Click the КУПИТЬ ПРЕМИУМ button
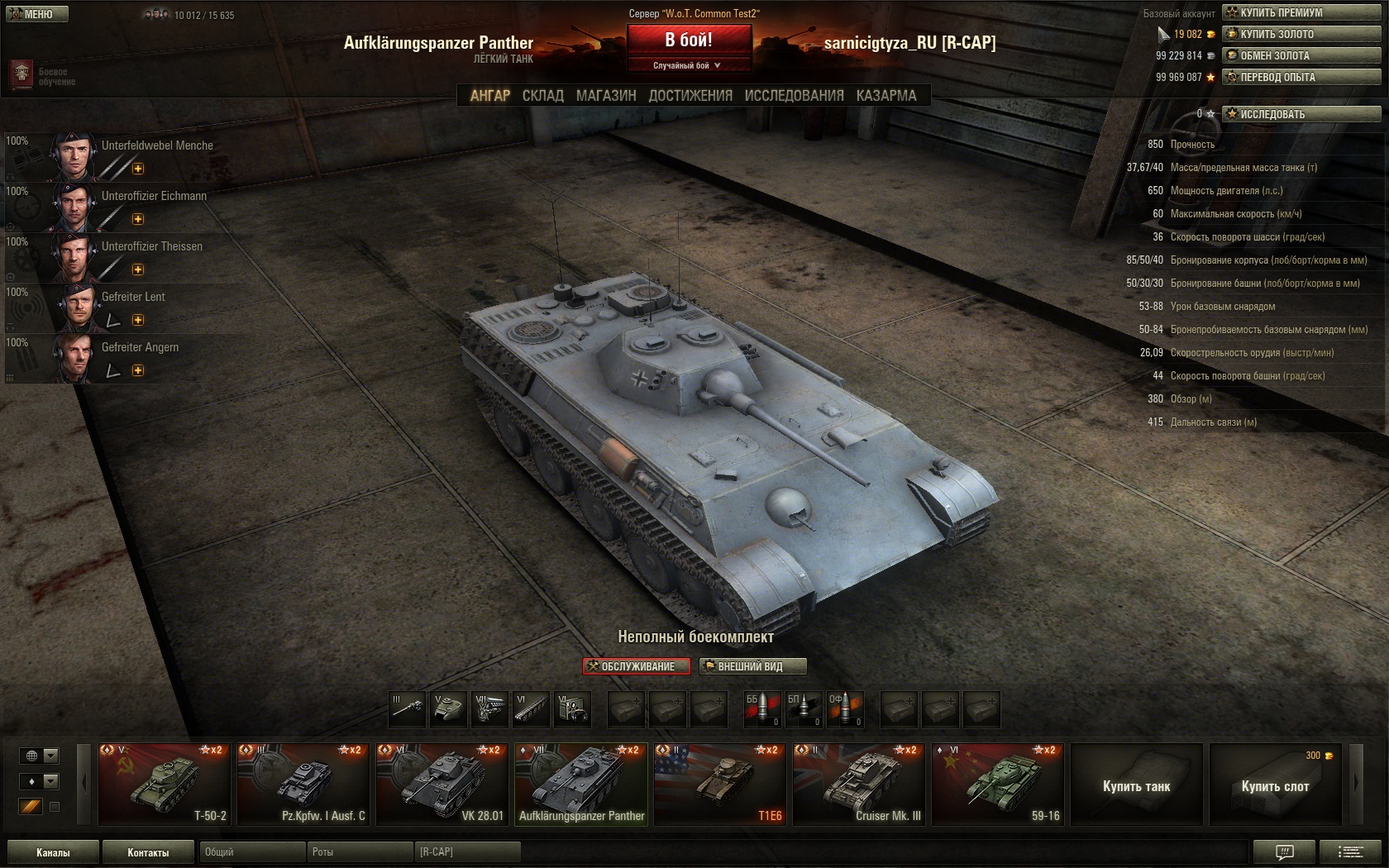The height and width of the screenshot is (868, 1389). coord(1301,12)
